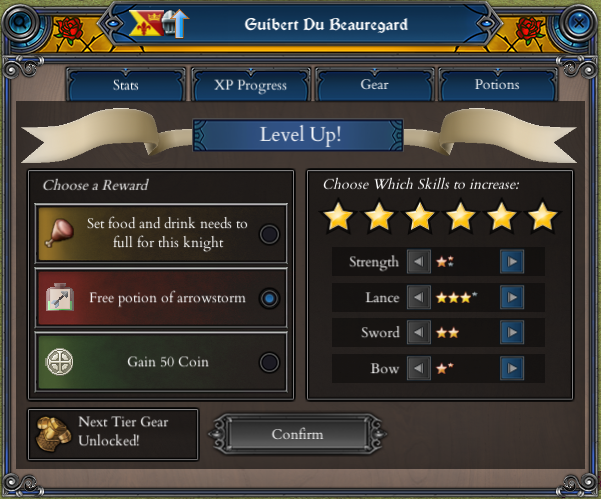Add a point to Sword
The height and width of the screenshot is (499, 601).
pos(512,333)
